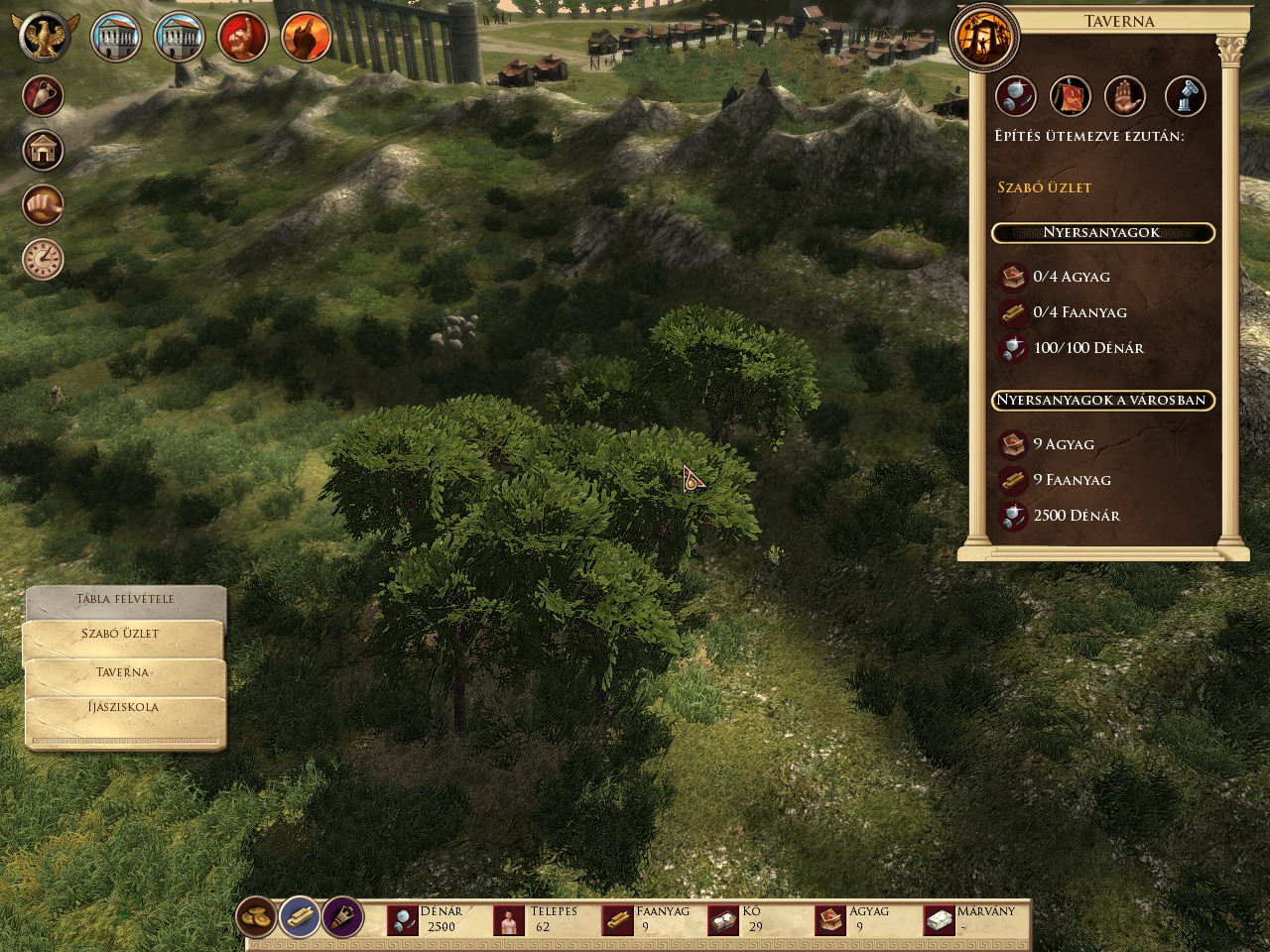Click the open palm hand icon
1270x952 pixels.
click(1125, 96)
